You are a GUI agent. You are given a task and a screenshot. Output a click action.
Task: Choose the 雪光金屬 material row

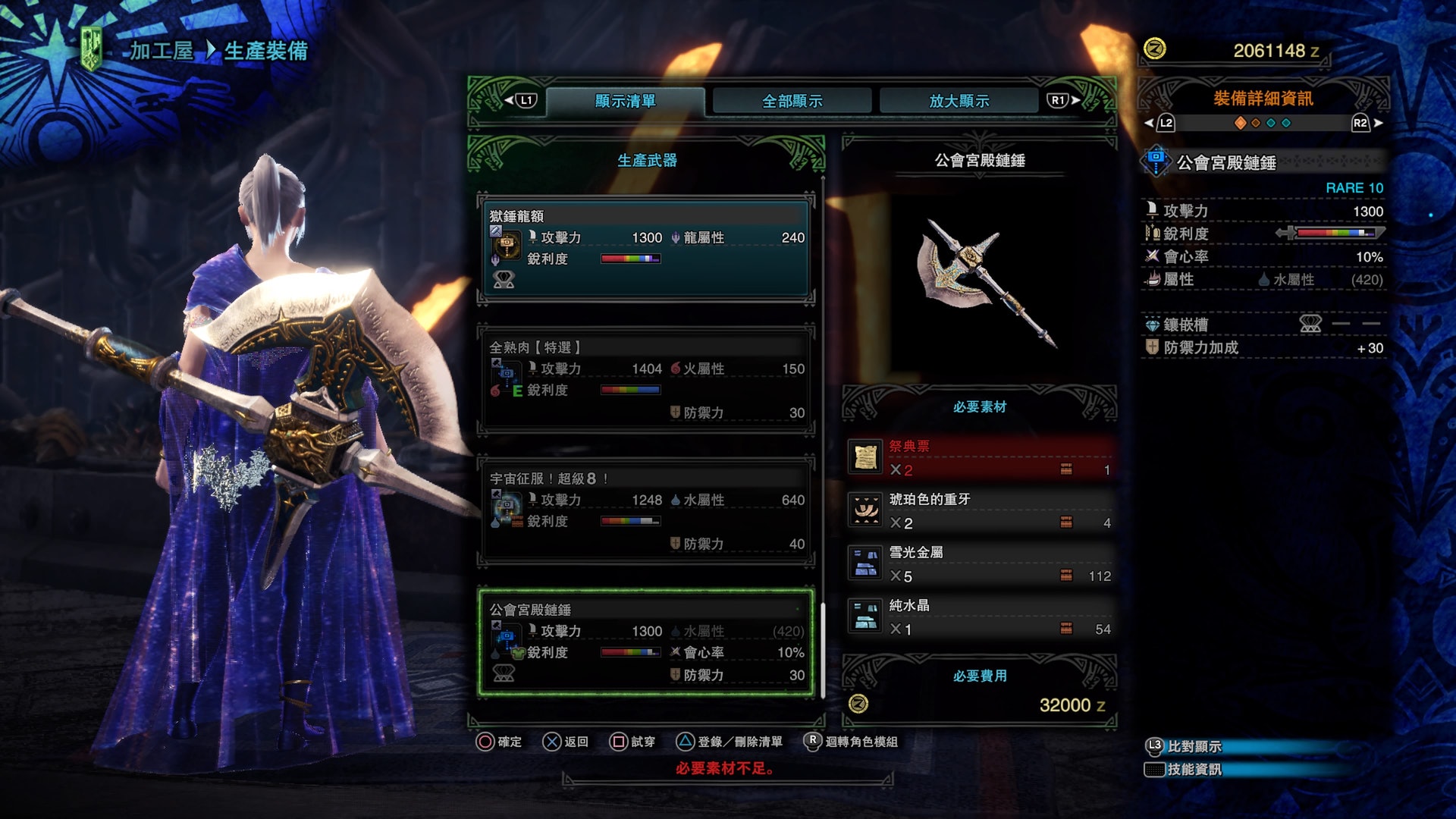coord(980,564)
